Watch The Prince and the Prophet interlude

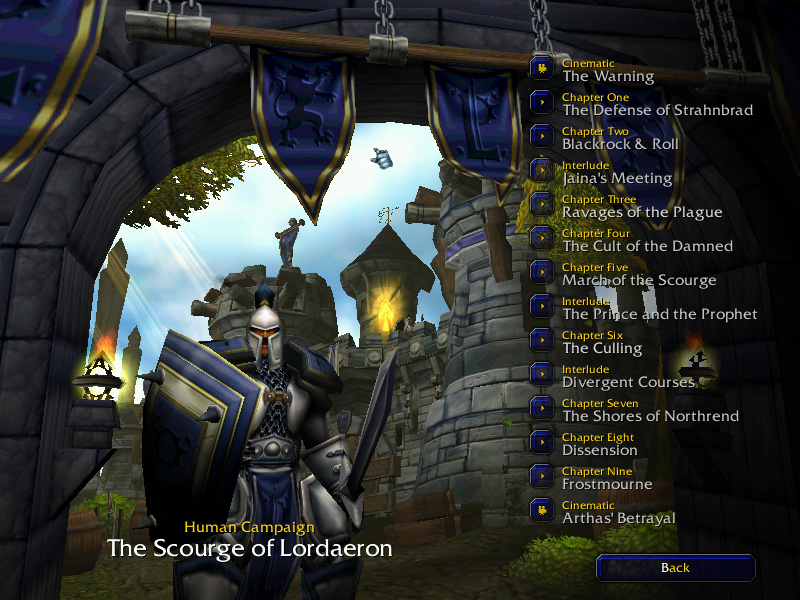tap(542, 306)
